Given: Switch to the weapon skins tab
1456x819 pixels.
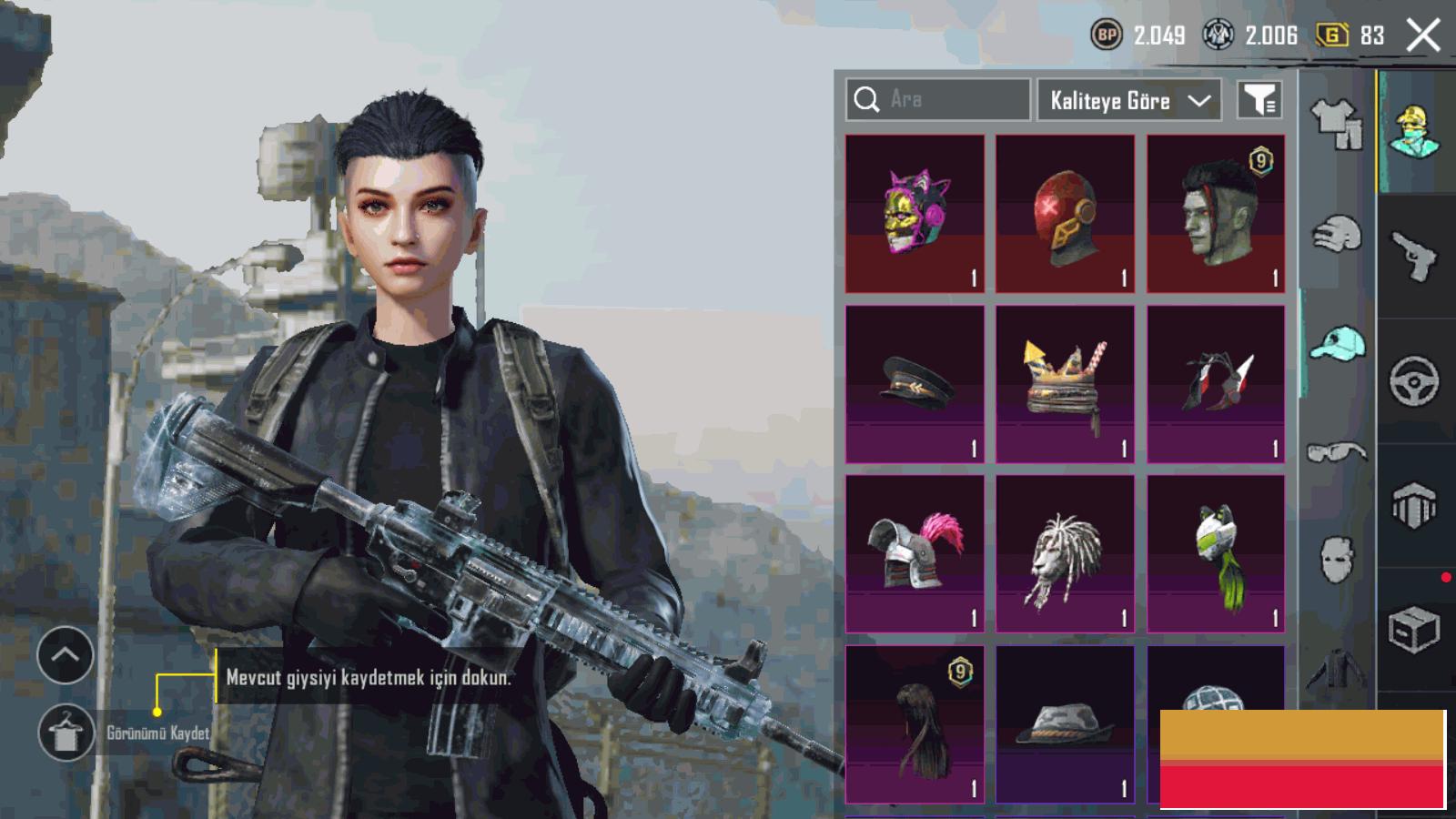Looking at the screenshot, I should pos(1415,257).
